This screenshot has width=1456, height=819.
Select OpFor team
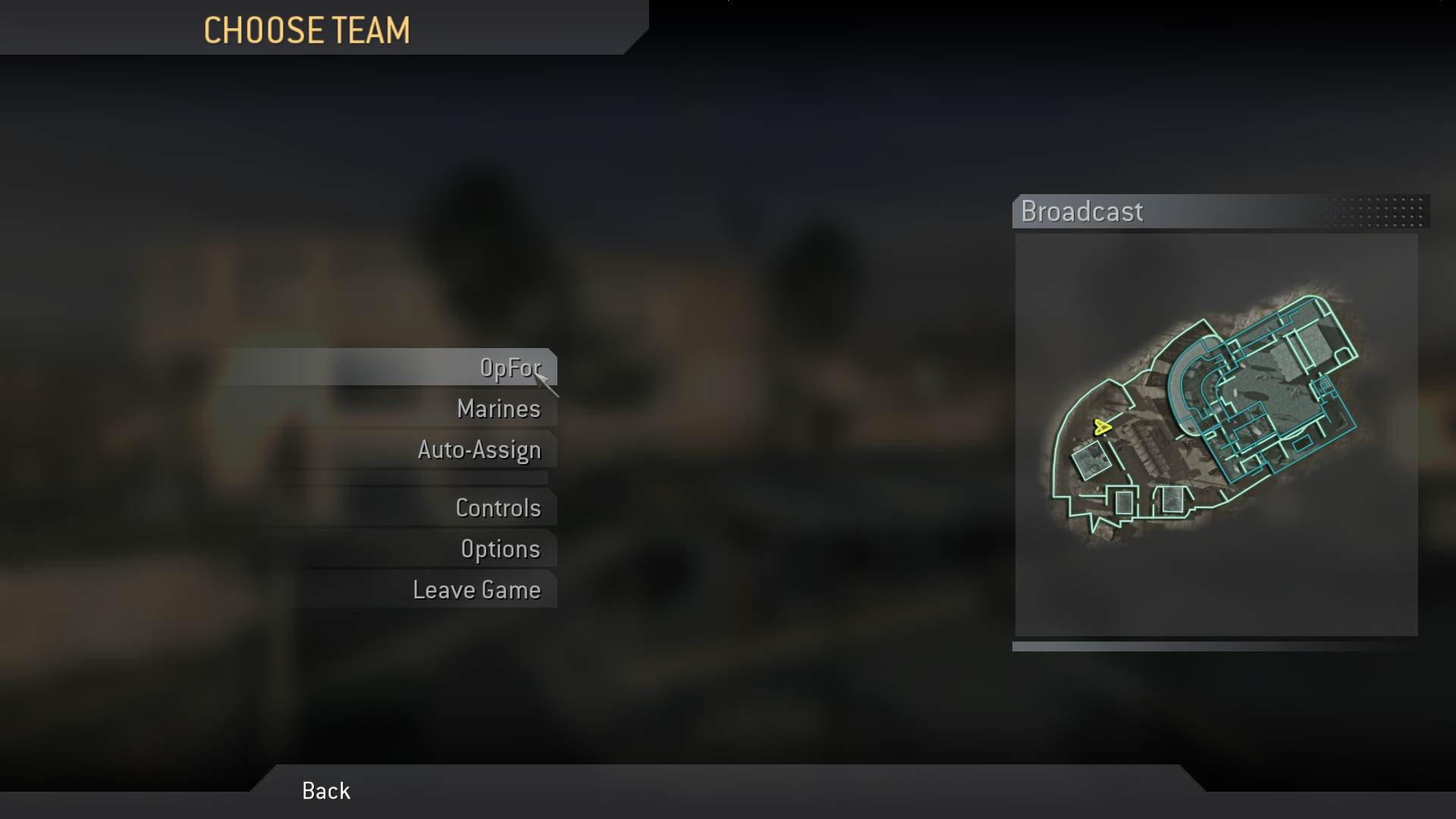(x=510, y=368)
